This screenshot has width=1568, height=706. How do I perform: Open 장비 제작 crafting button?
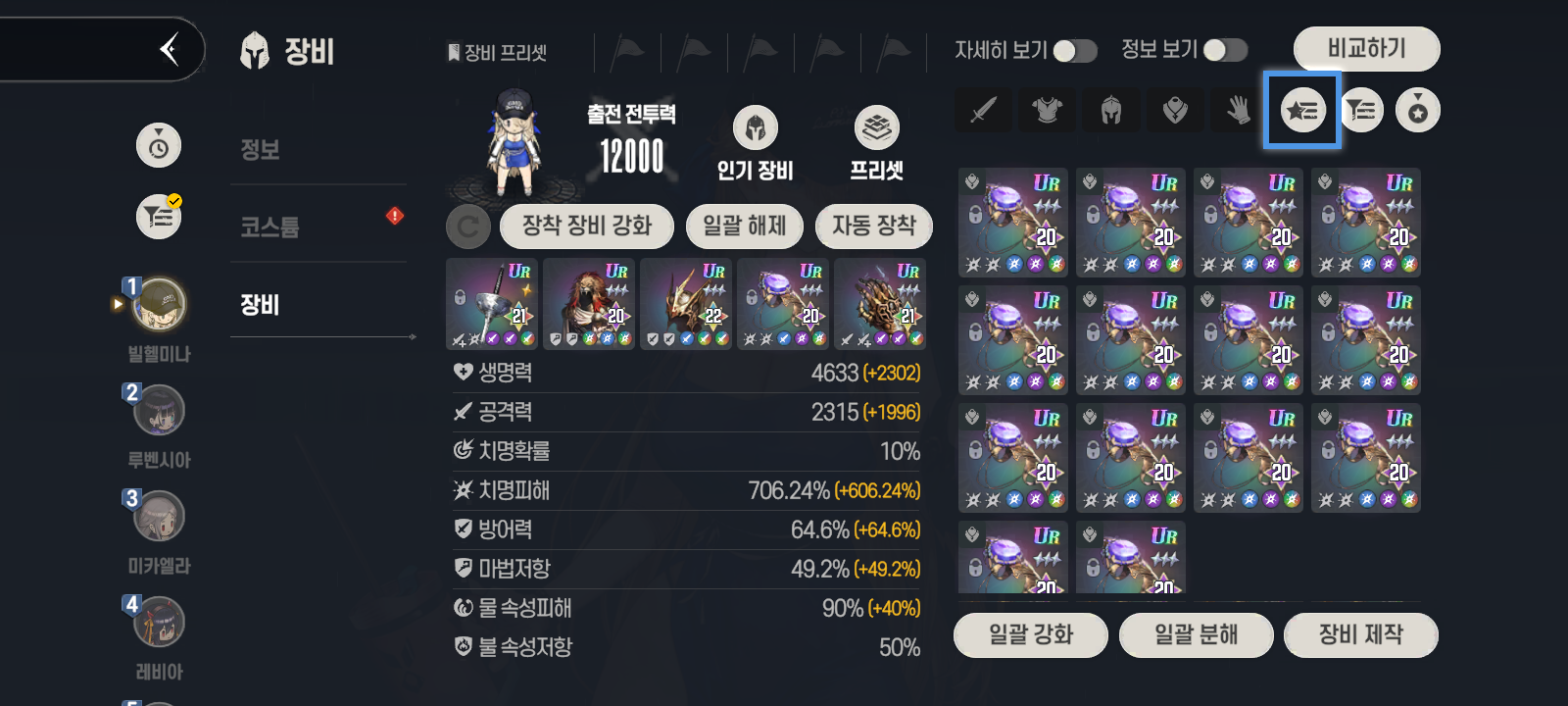1360,635
